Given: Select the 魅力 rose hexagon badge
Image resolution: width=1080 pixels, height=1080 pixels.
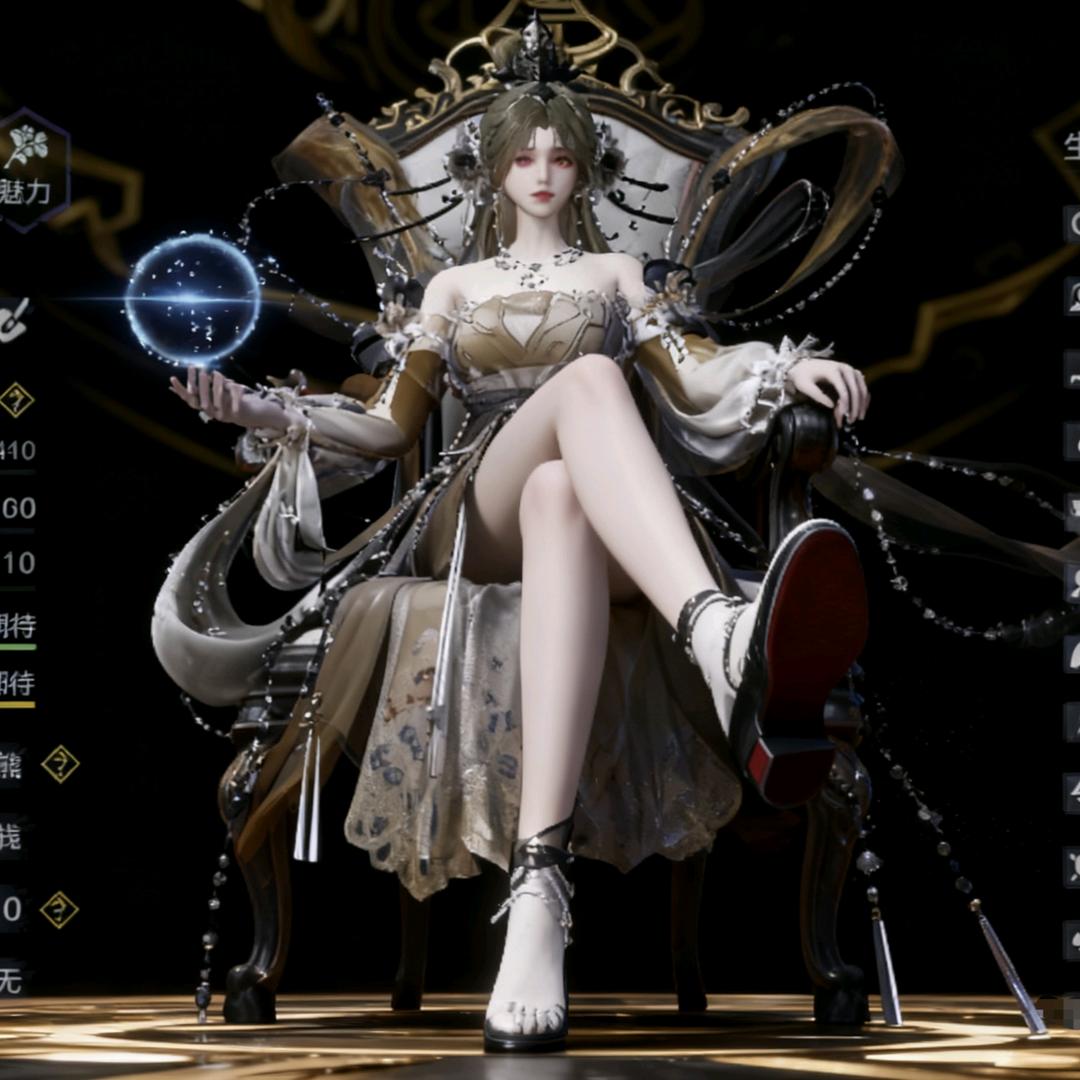Looking at the screenshot, I should [x=28, y=168].
